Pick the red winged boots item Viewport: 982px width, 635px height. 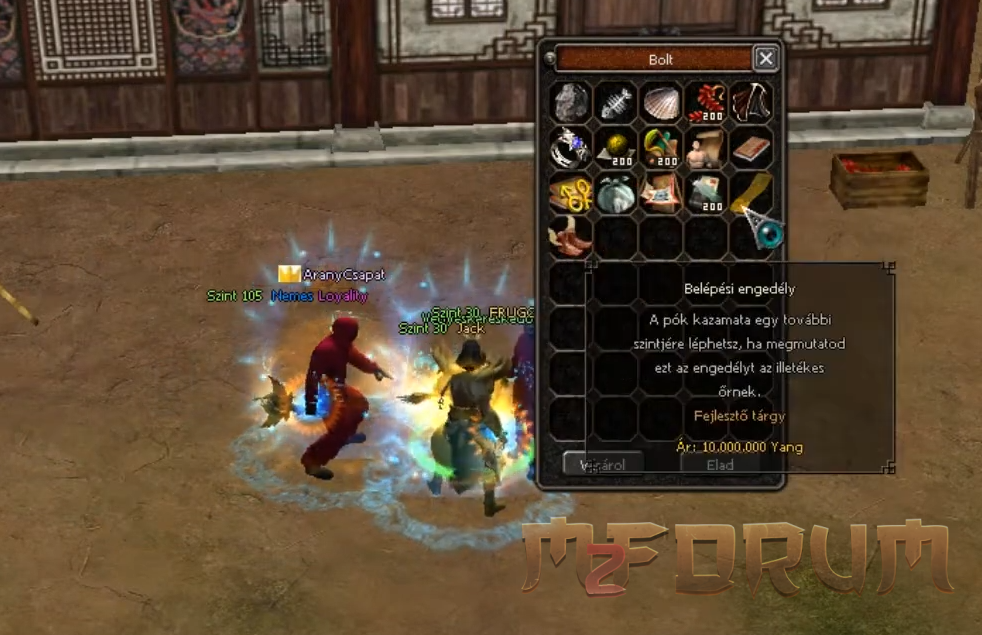pyautogui.click(x=571, y=237)
